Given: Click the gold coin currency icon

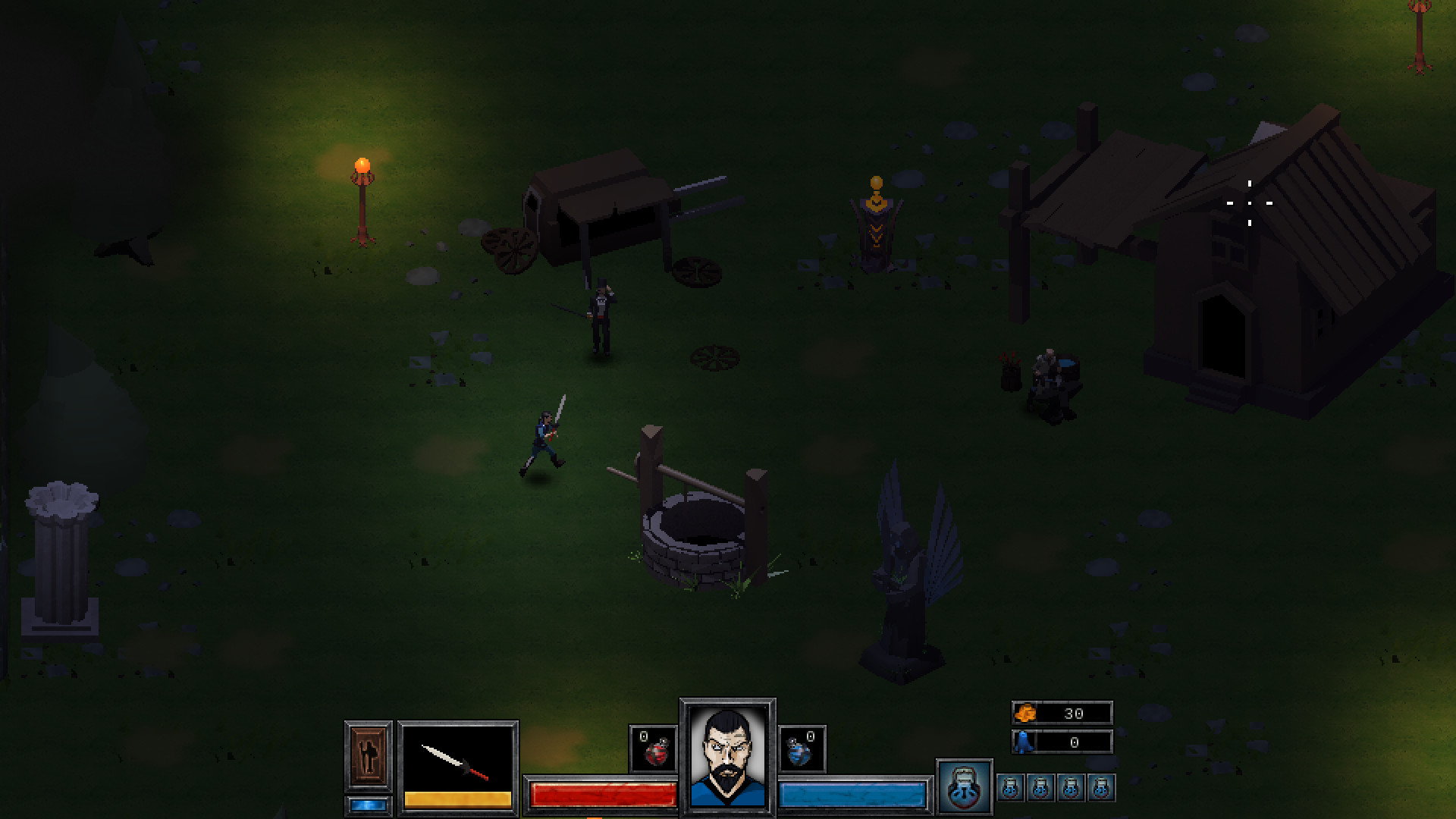Looking at the screenshot, I should [x=1025, y=713].
